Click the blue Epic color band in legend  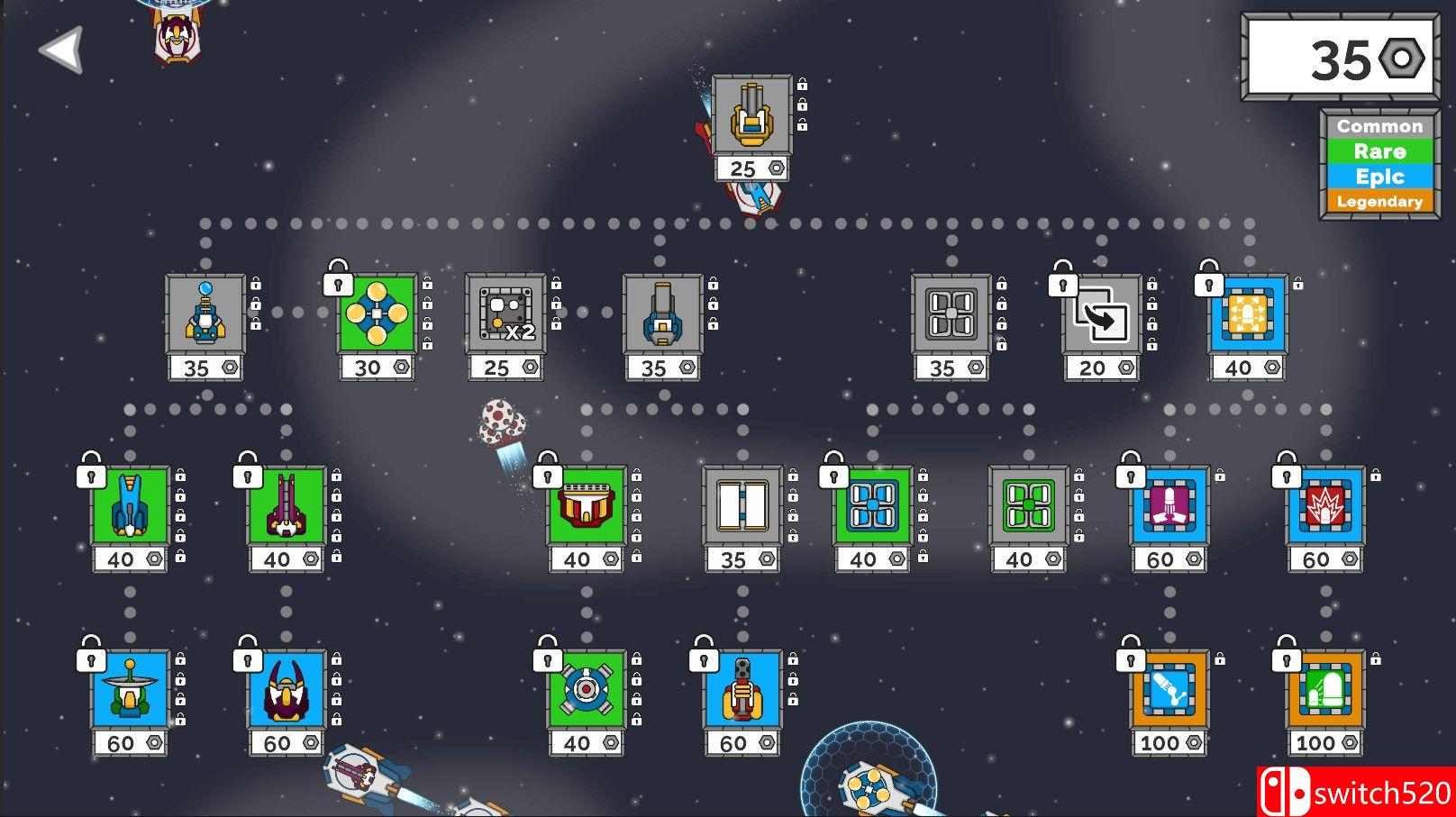1379,177
